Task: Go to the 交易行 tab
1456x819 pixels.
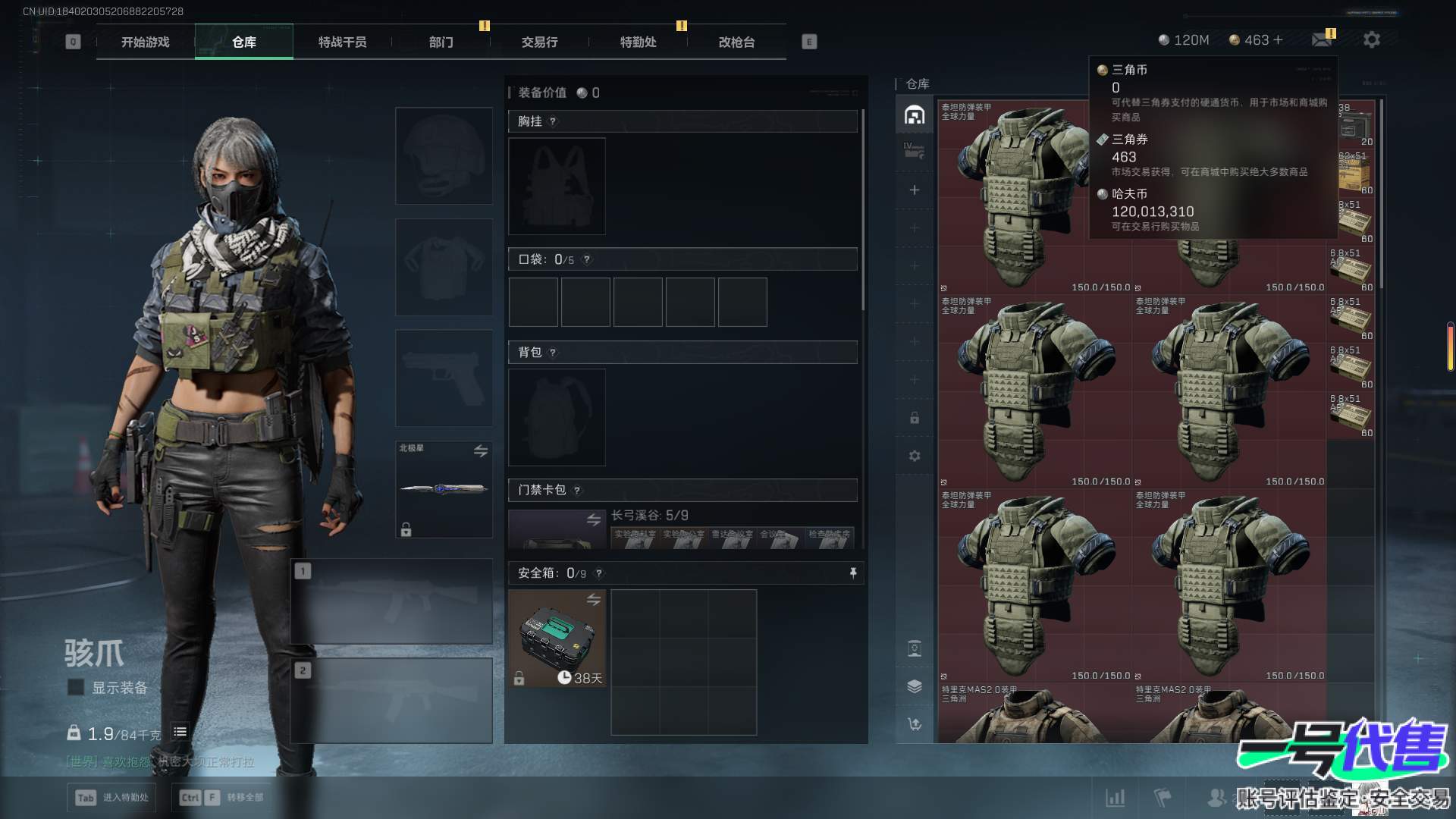Action: (539, 42)
